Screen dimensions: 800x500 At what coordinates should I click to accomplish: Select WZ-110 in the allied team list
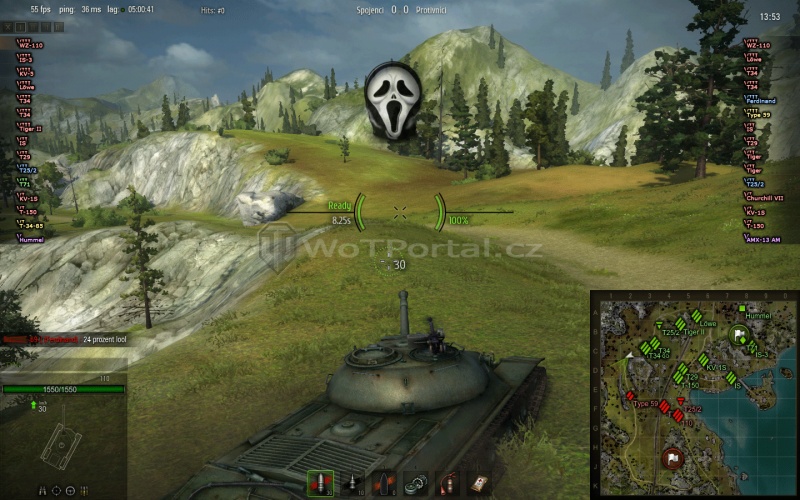pos(30,46)
